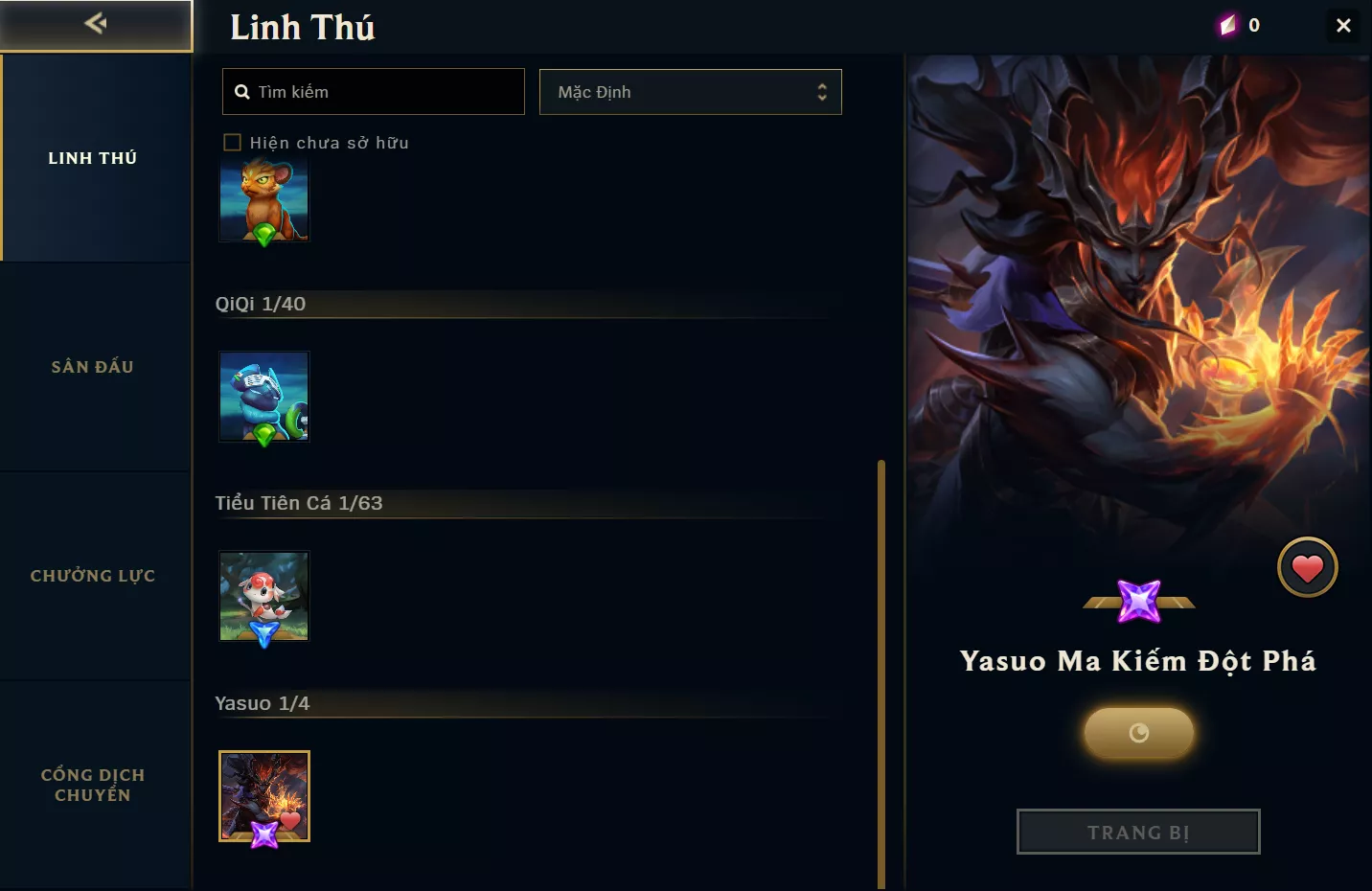The image size is (1372, 891).
Task: Select the orange cat pet thumbnail
Action: [x=264, y=199]
